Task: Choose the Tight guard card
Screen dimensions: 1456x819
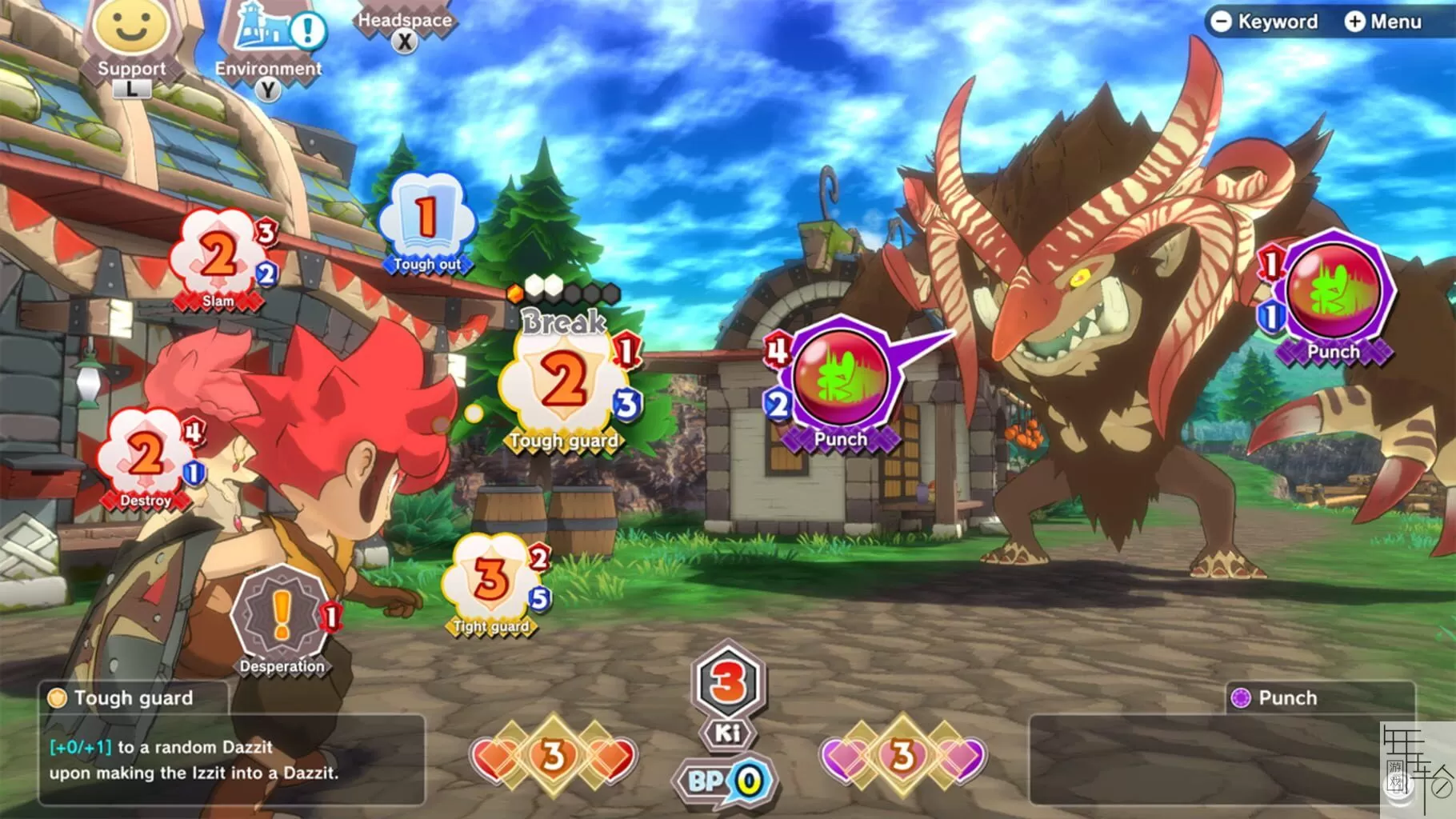Action: 492,582
